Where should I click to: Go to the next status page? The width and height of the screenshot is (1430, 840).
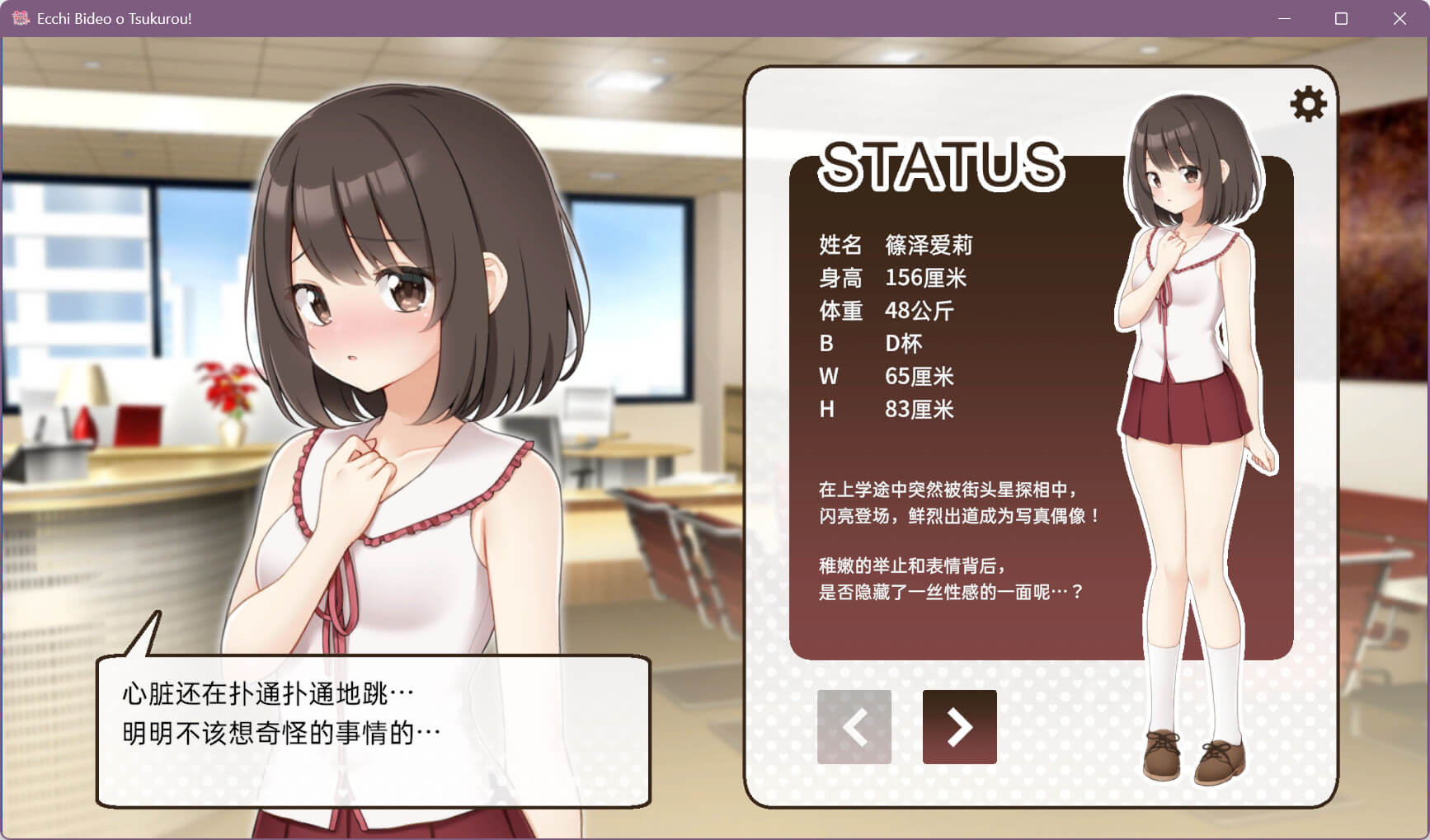[x=959, y=727]
